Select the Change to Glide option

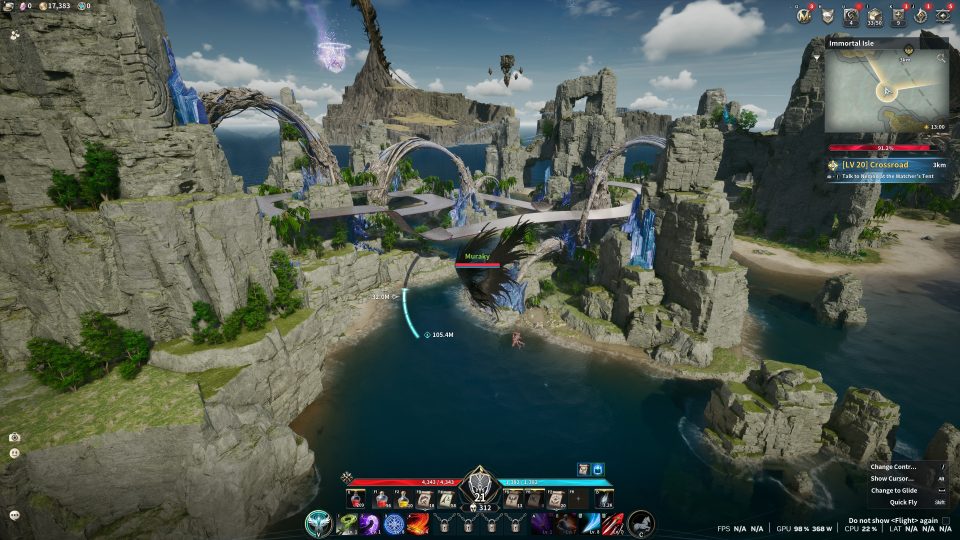coord(894,490)
